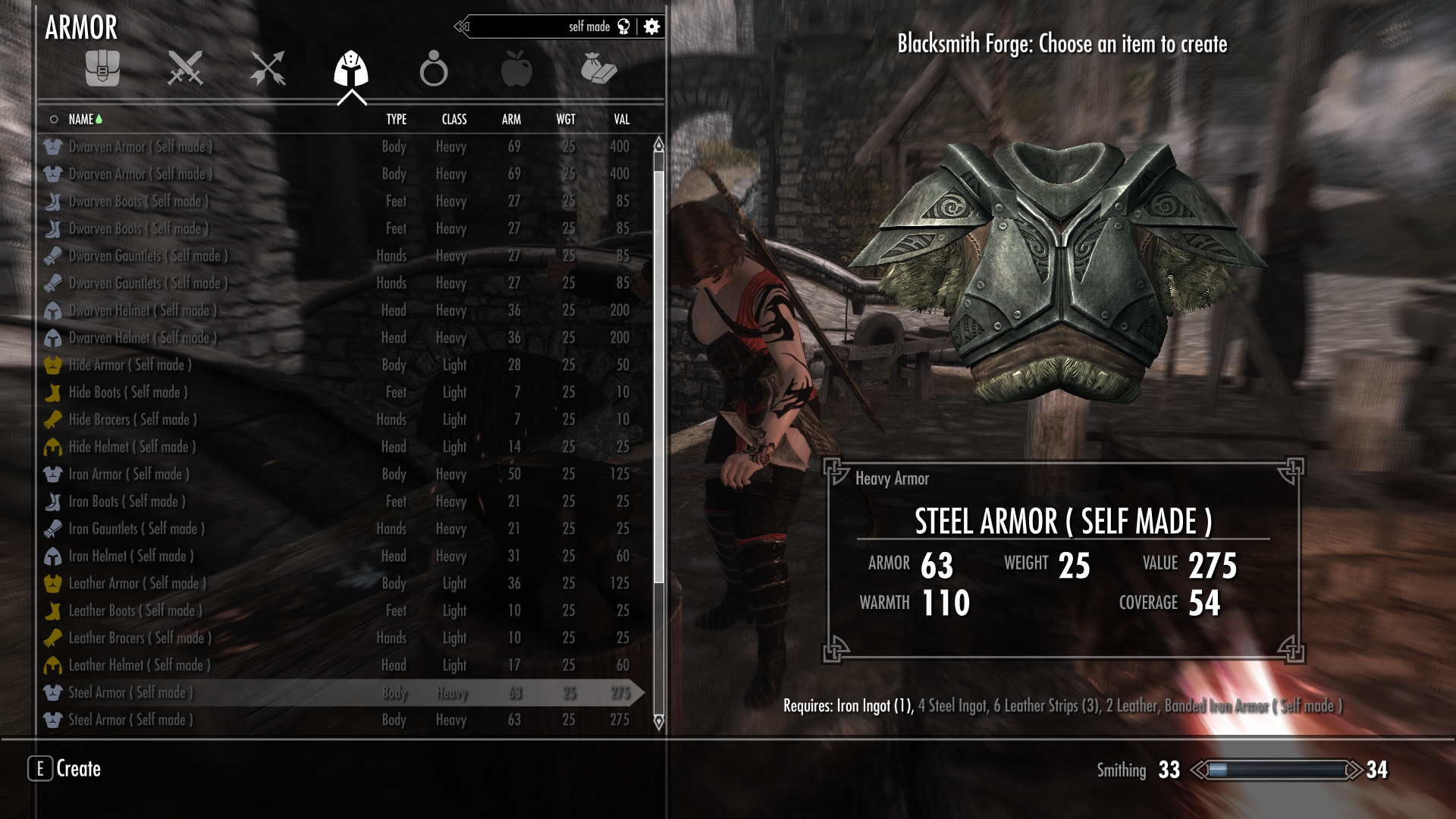Sort items by the ARM column header
The width and height of the screenshot is (1456, 819).
pos(511,119)
